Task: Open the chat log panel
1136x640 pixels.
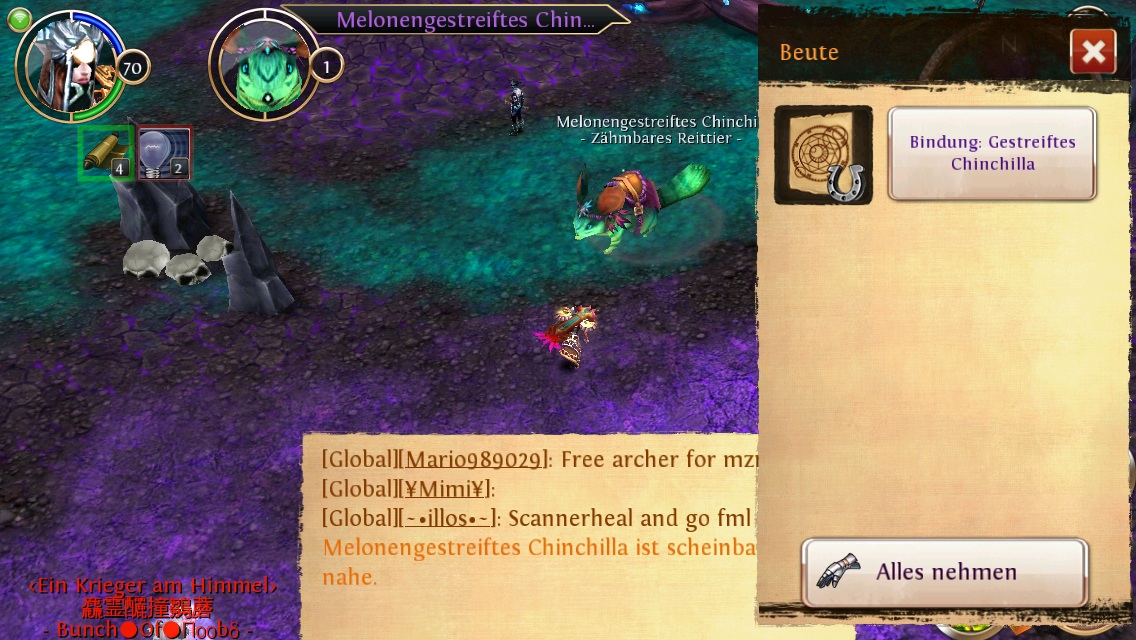Action: click(530, 530)
